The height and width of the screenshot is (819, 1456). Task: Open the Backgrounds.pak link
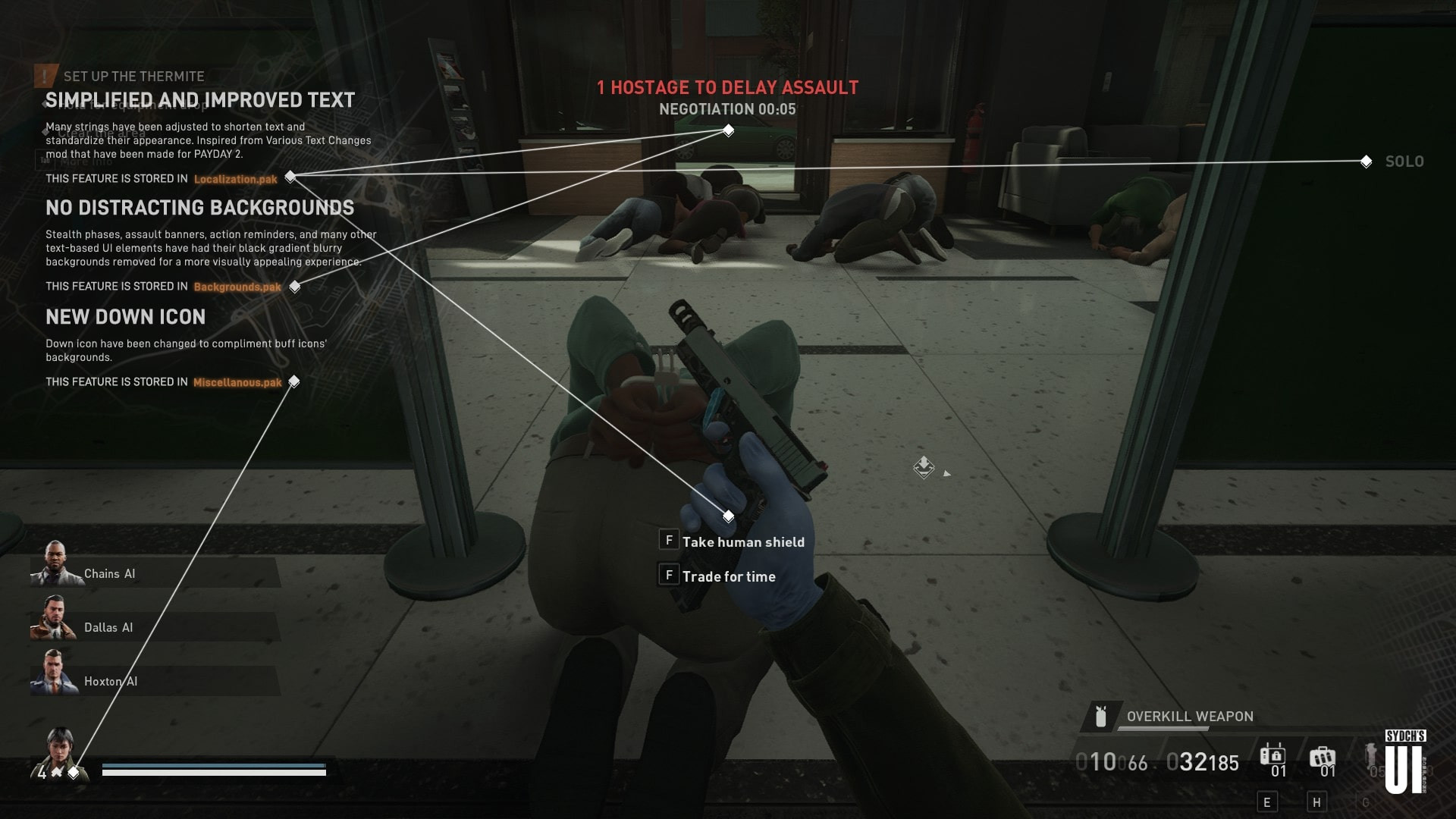(237, 287)
